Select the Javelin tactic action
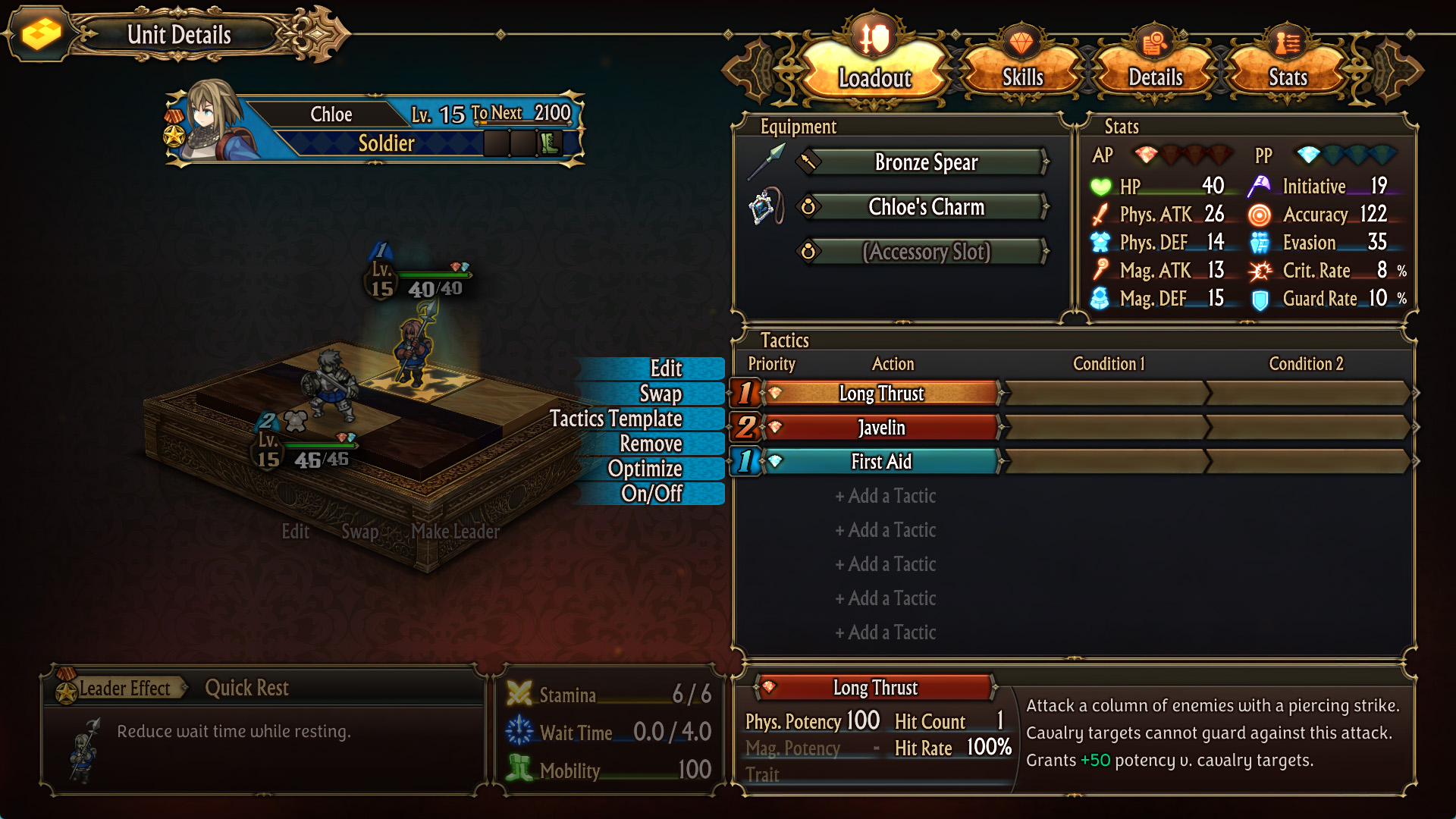The width and height of the screenshot is (1456, 819). click(881, 428)
